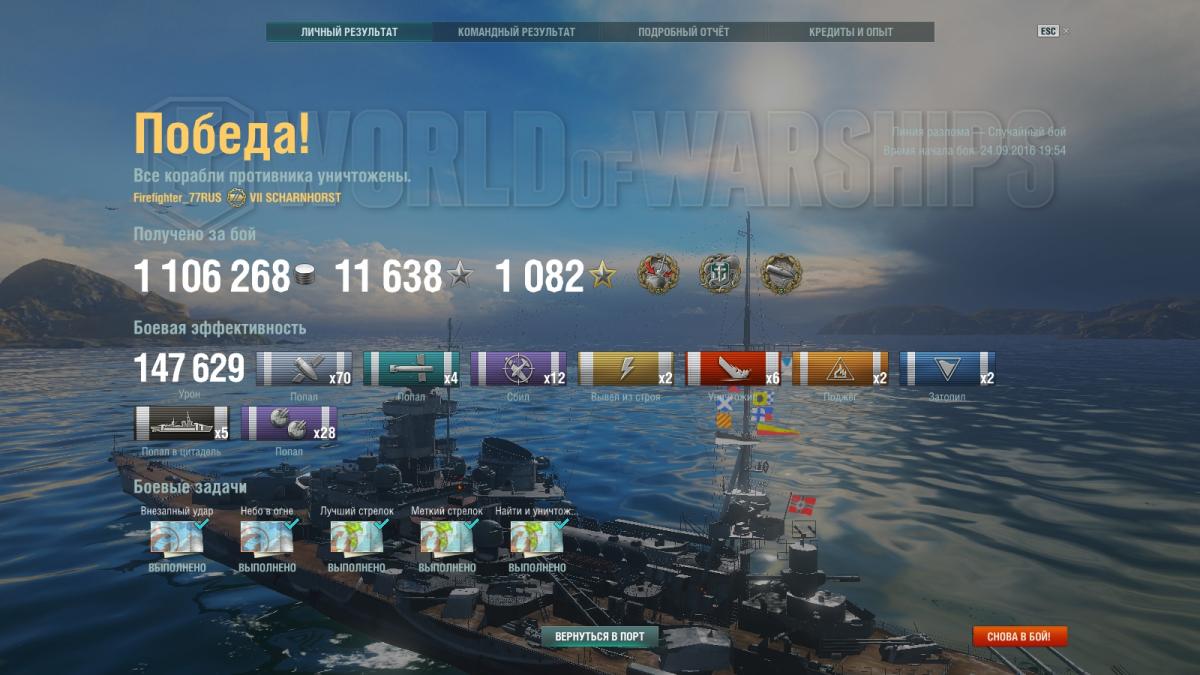Screen dimensions: 1200x675
Task: View the planes shot down ribbon x12
Action: [518, 369]
